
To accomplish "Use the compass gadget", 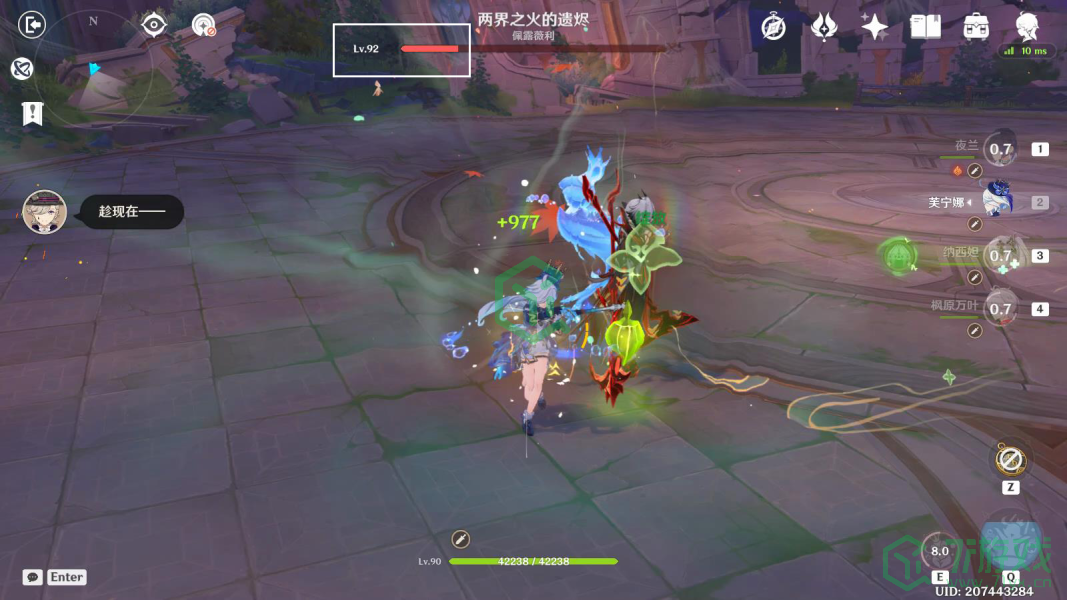I will (1010, 461).
